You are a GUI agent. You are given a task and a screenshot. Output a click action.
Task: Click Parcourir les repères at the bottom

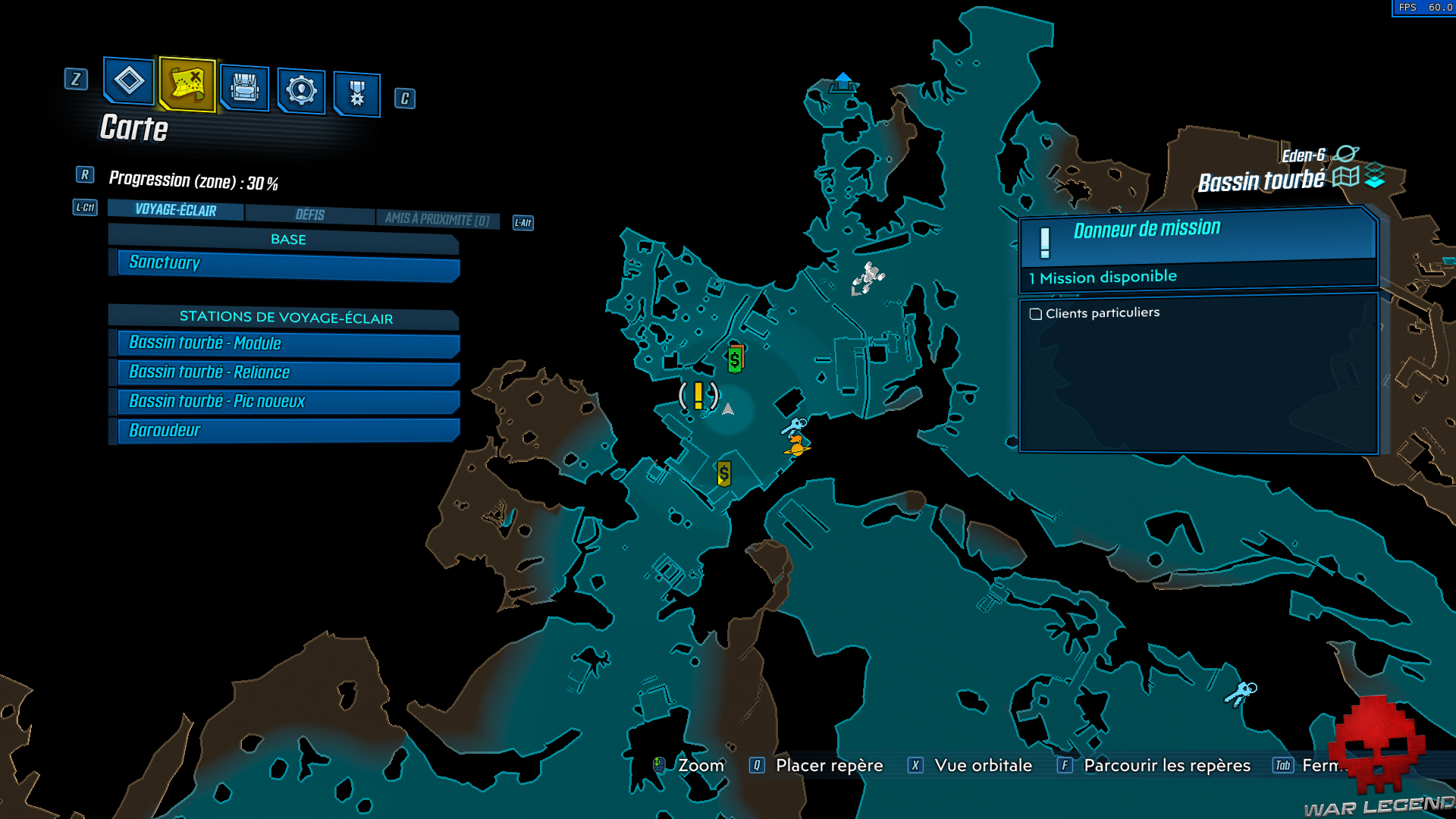(1166, 765)
